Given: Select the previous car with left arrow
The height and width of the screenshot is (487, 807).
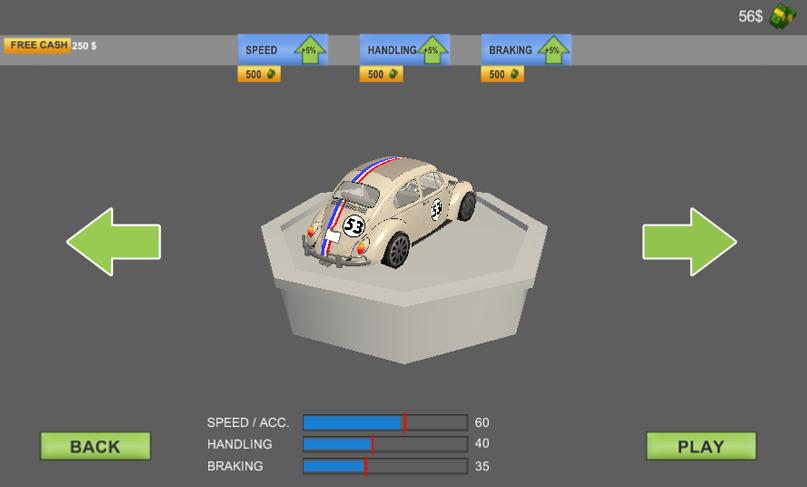Looking at the screenshot, I should click(113, 241).
